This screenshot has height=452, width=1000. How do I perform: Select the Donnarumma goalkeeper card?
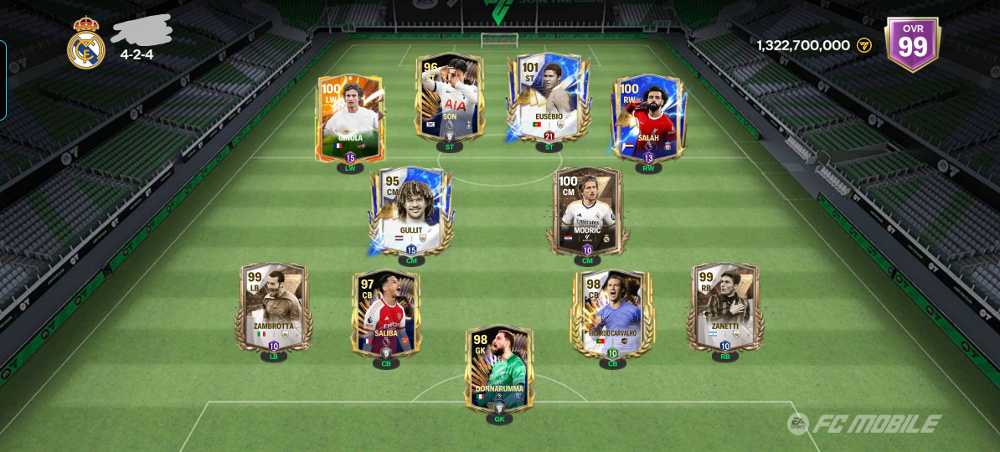(x=499, y=368)
